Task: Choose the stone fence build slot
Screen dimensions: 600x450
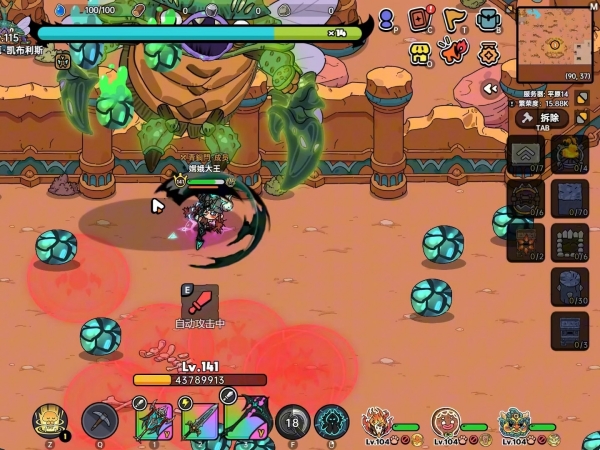Action: tap(569, 241)
